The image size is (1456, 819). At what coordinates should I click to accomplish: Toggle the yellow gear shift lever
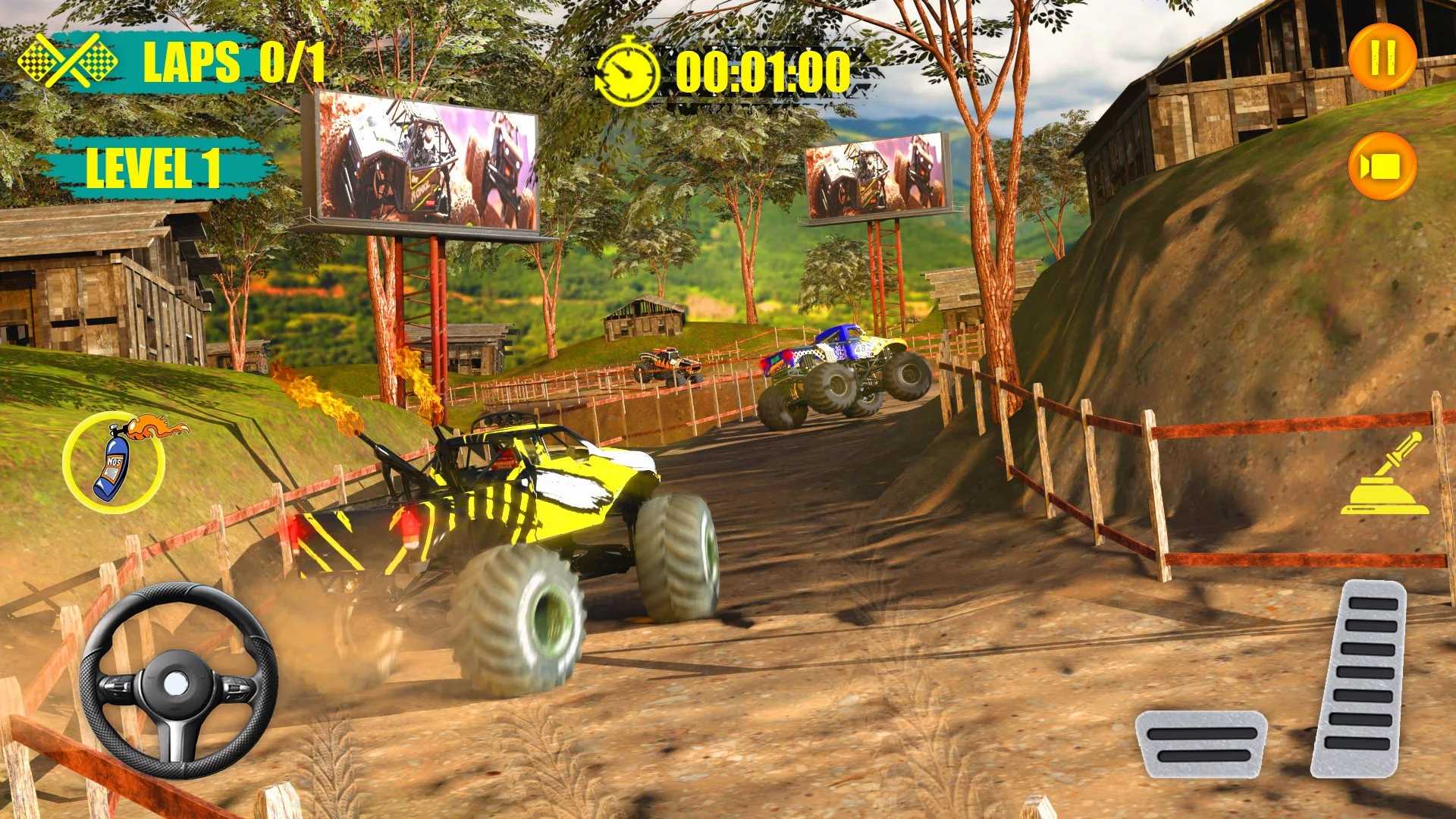click(1385, 475)
